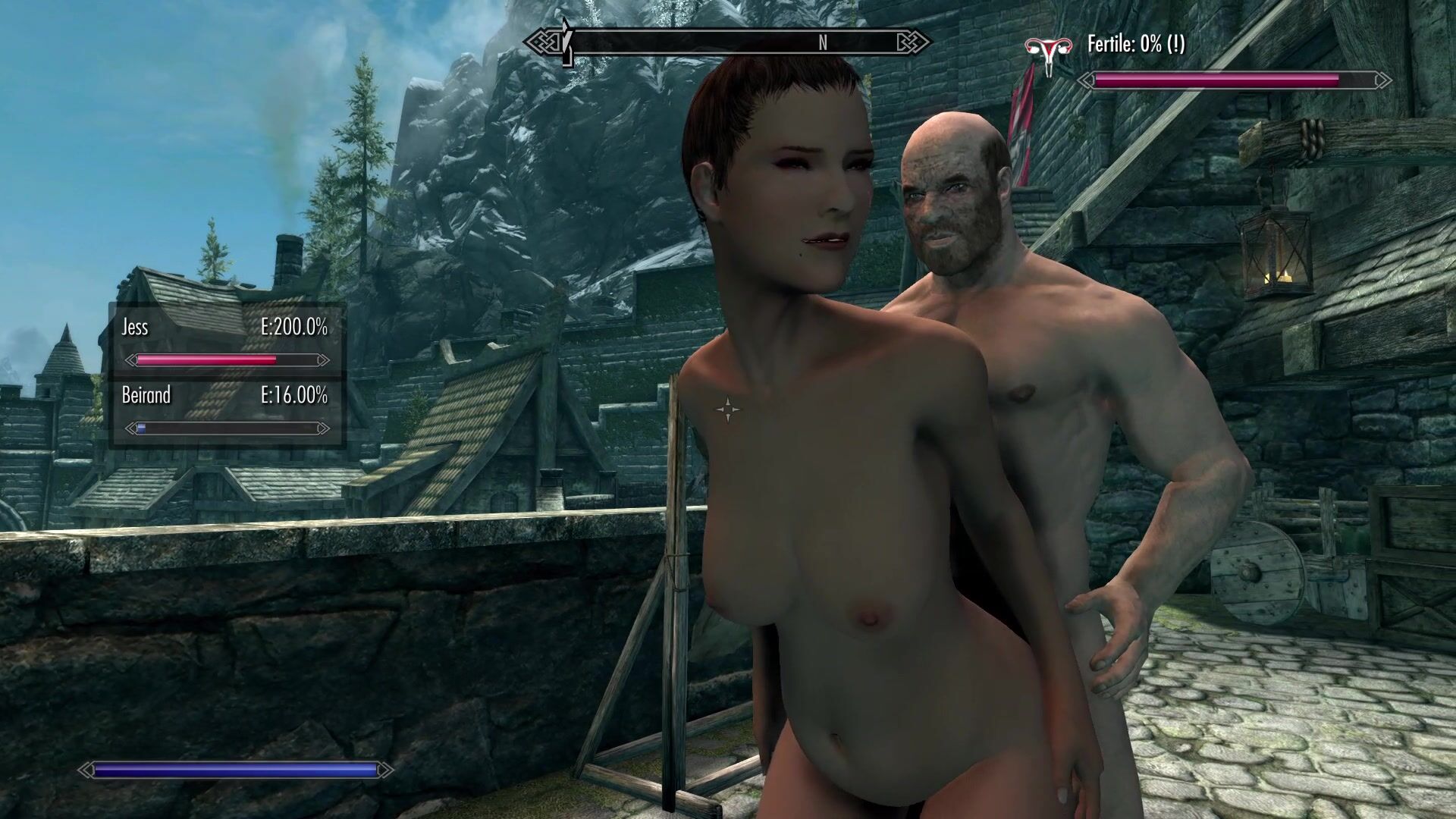Select the Beirand row in the tracker
The width and height of the screenshot is (1456, 819).
click(225, 410)
